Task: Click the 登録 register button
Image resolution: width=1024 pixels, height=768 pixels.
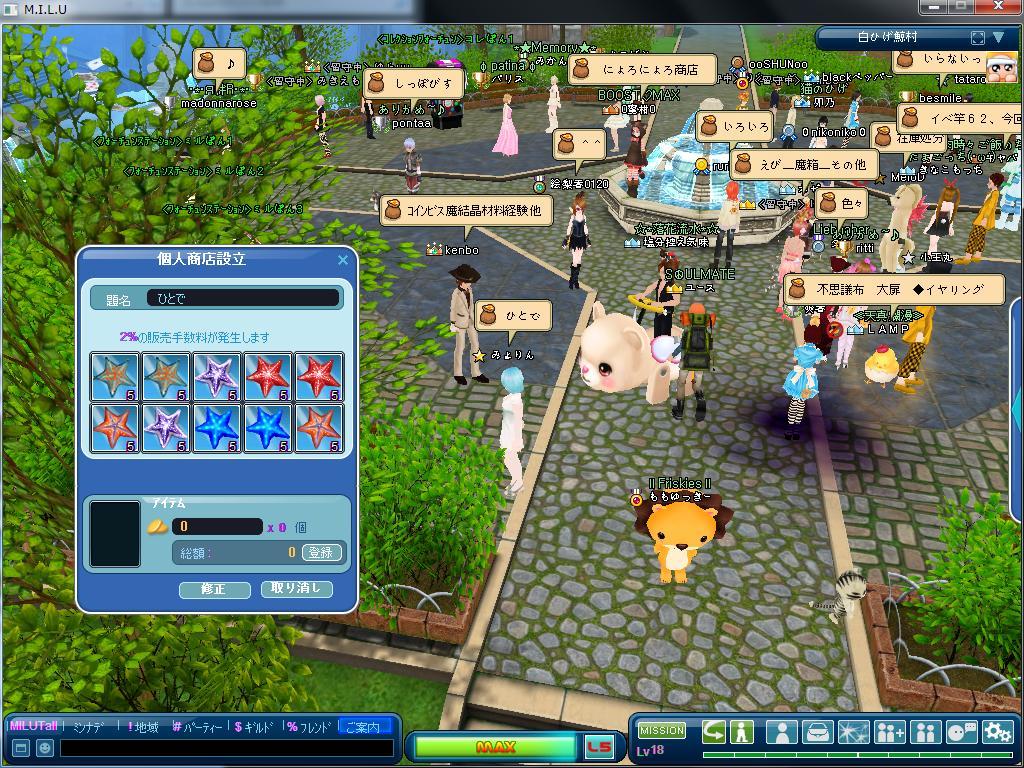Action: [321, 552]
